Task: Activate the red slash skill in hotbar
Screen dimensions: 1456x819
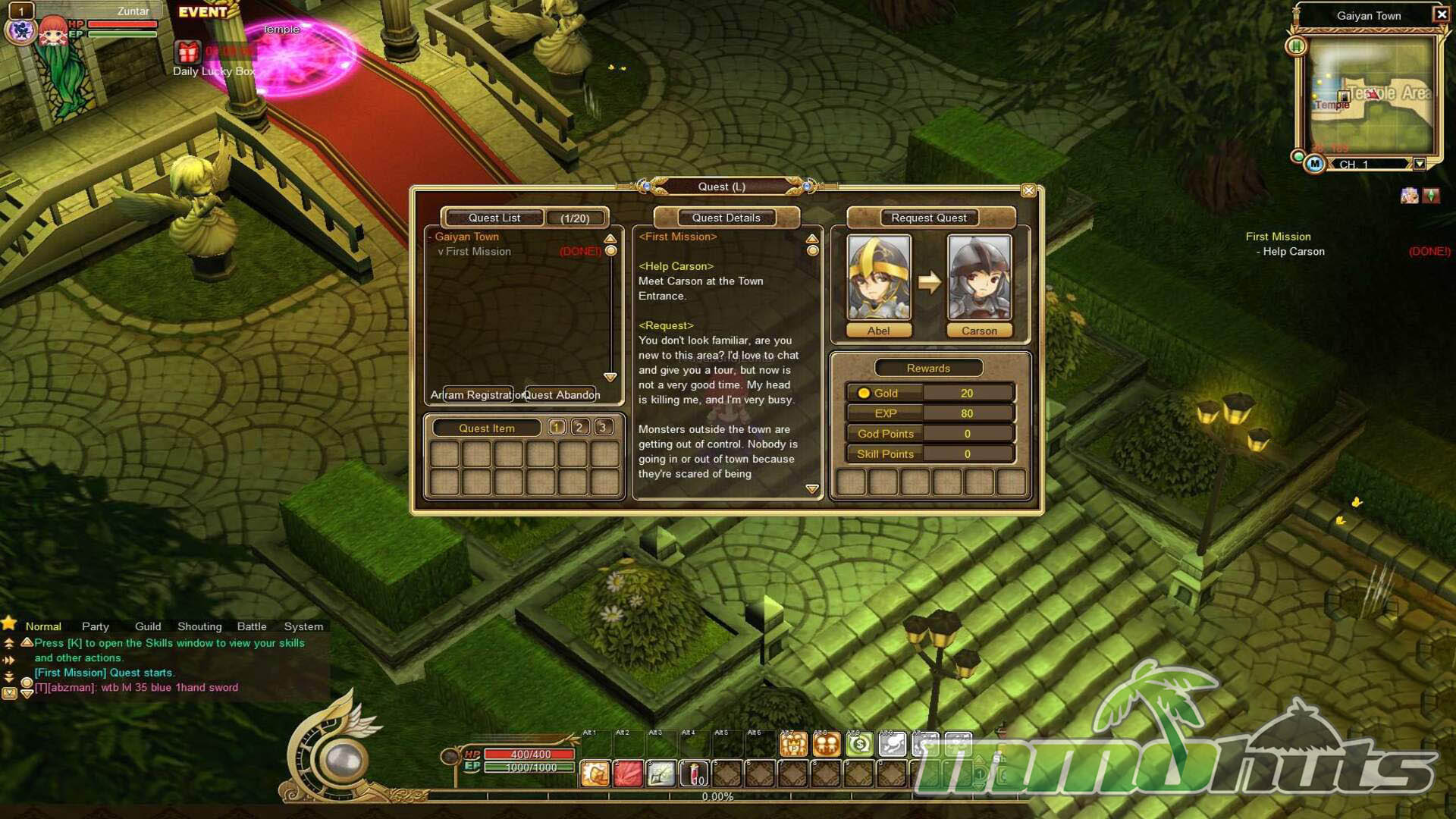Action: pos(628,773)
